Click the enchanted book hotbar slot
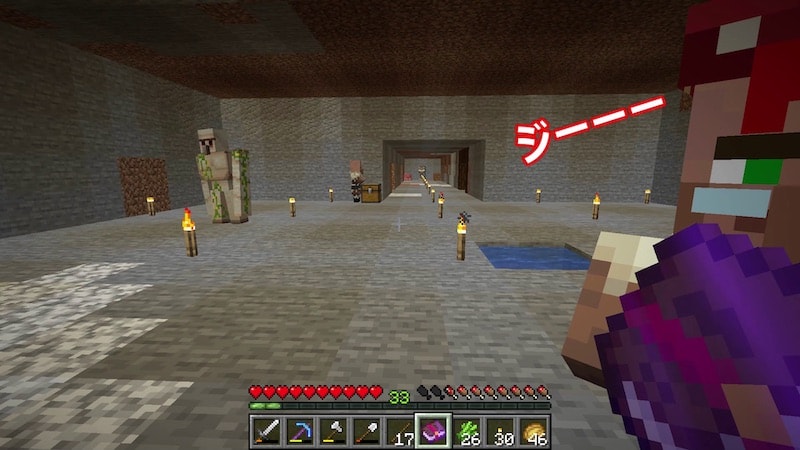The height and width of the screenshot is (450, 800). coord(433,431)
